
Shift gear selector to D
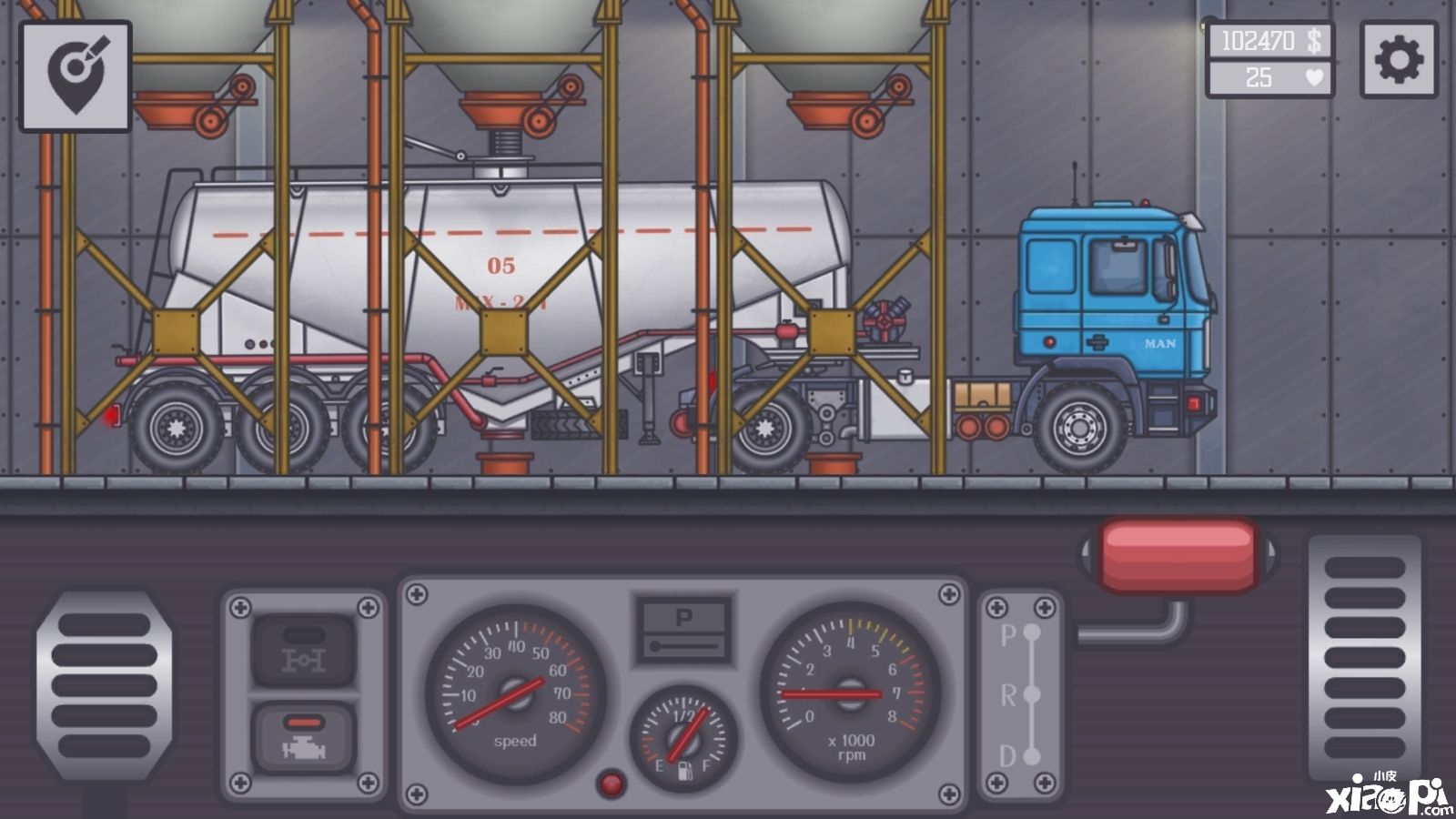point(1031,755)
